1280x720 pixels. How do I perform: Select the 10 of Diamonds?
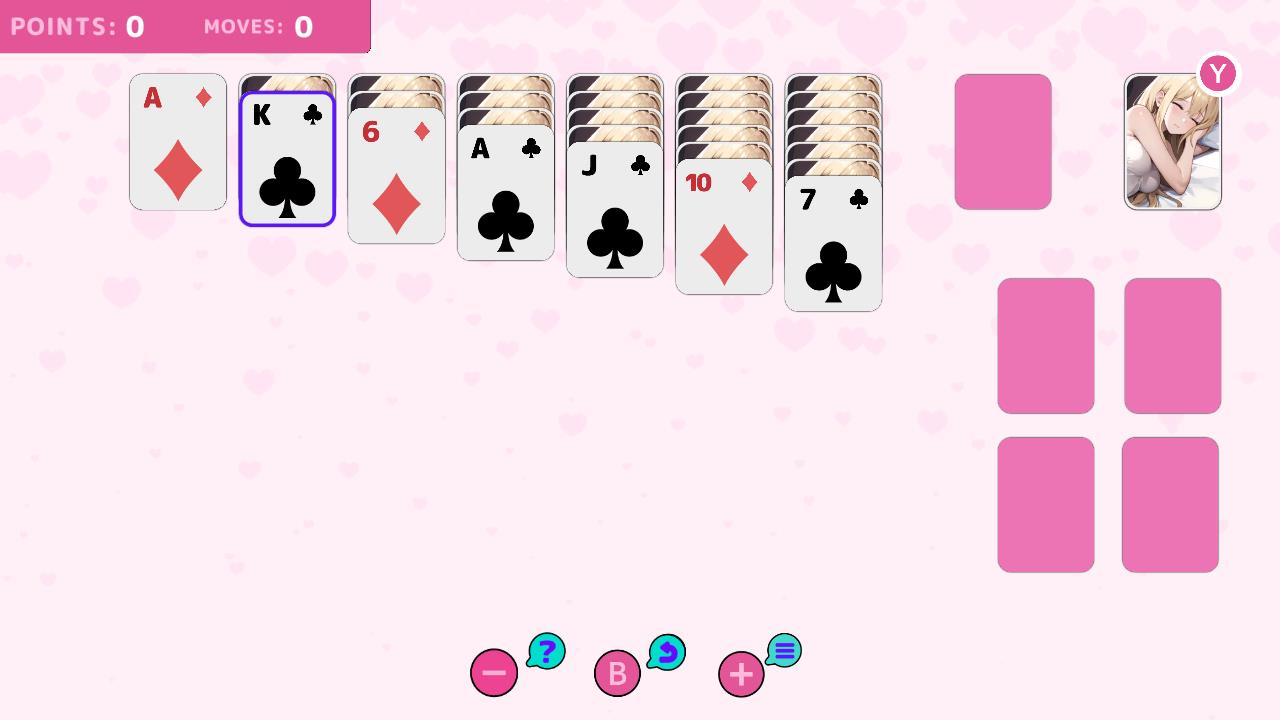pos(723,230)
